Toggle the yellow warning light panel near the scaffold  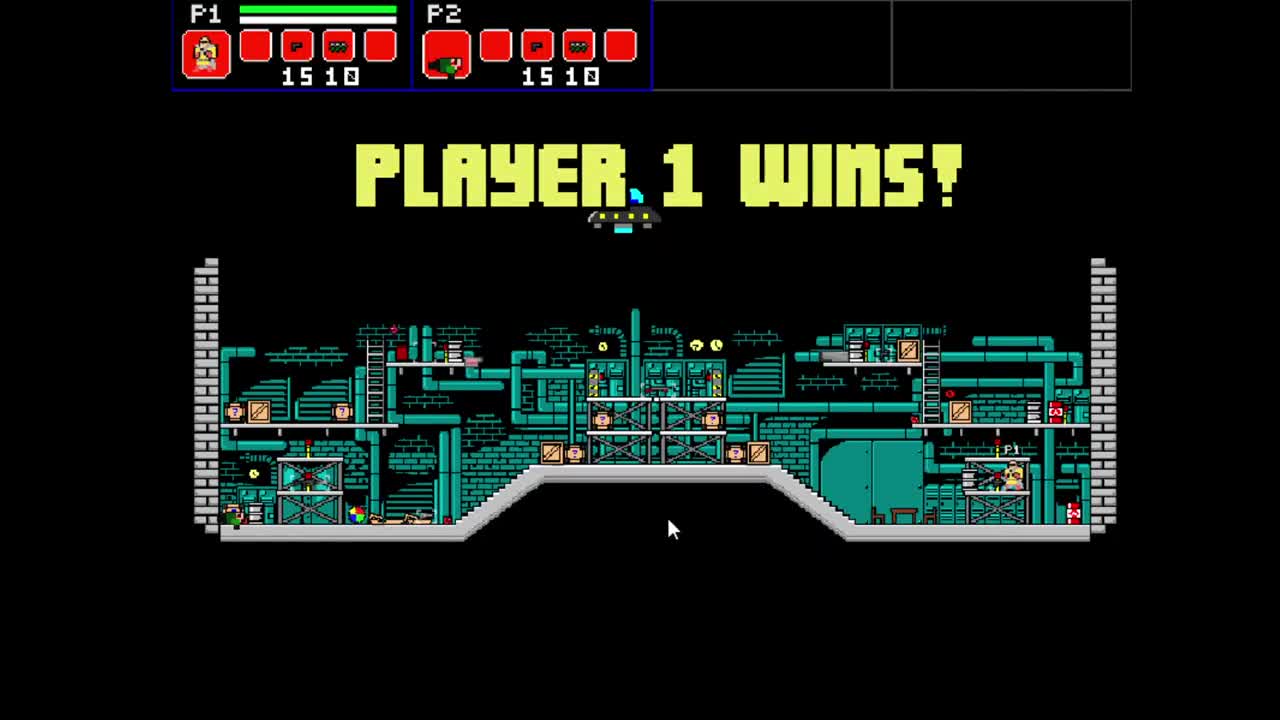tap(594, 383)
